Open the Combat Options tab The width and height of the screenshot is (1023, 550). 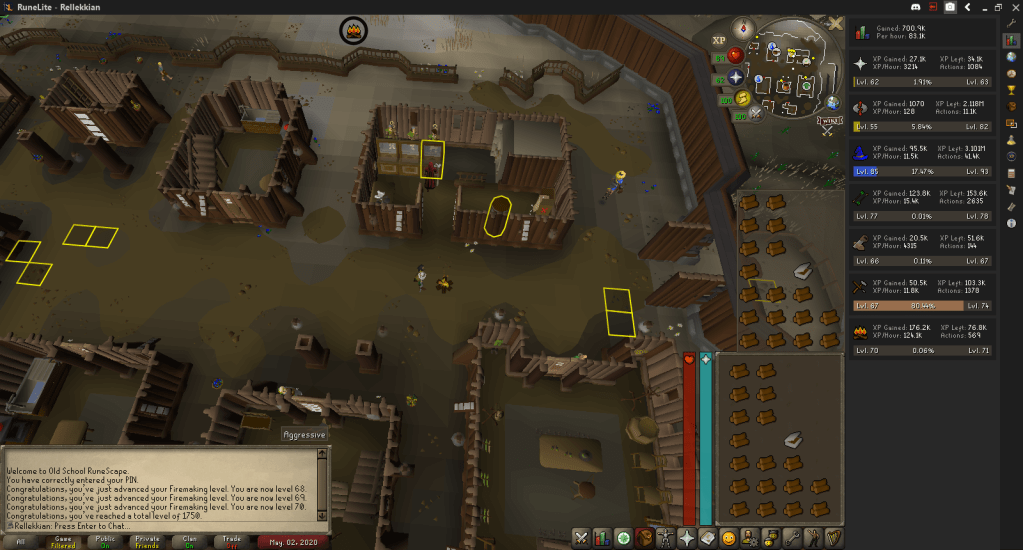point(580,538)
